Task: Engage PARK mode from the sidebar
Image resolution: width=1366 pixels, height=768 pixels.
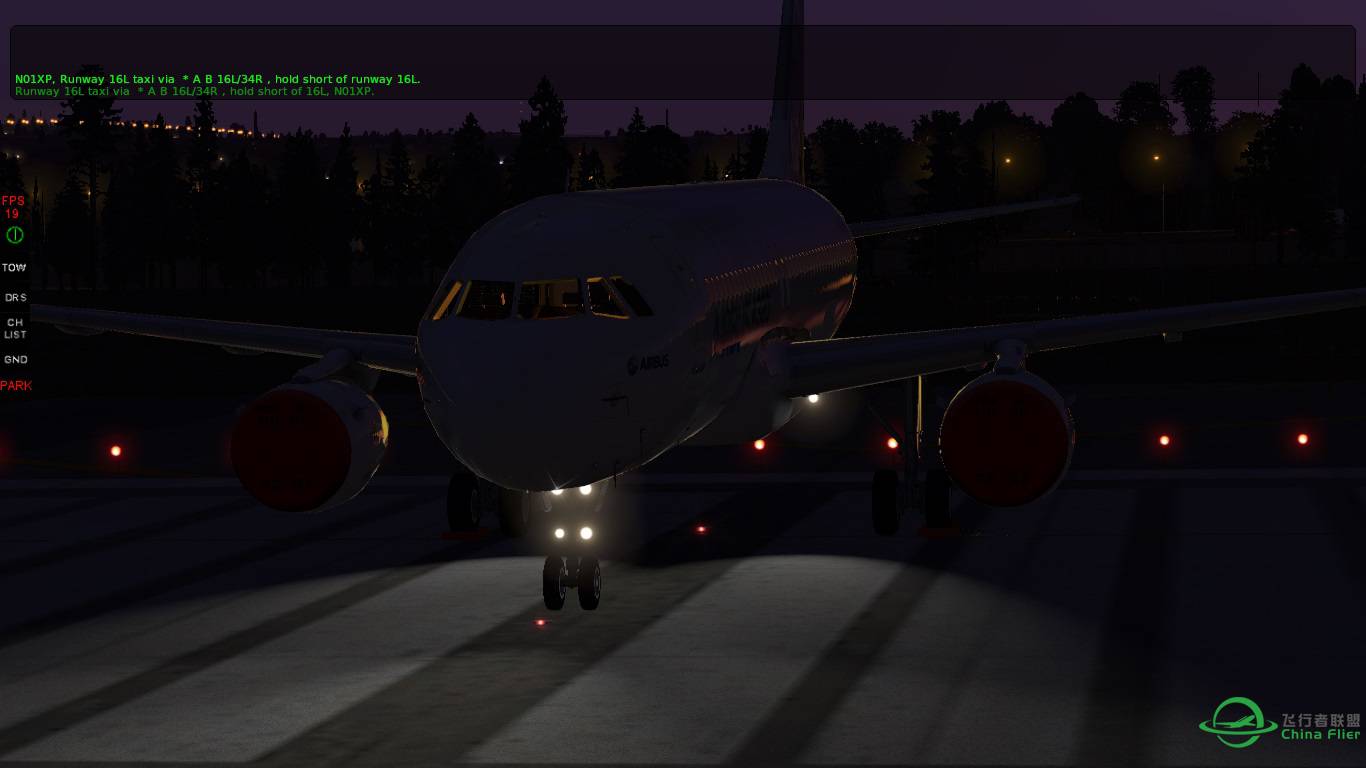Action: point(16,385)
